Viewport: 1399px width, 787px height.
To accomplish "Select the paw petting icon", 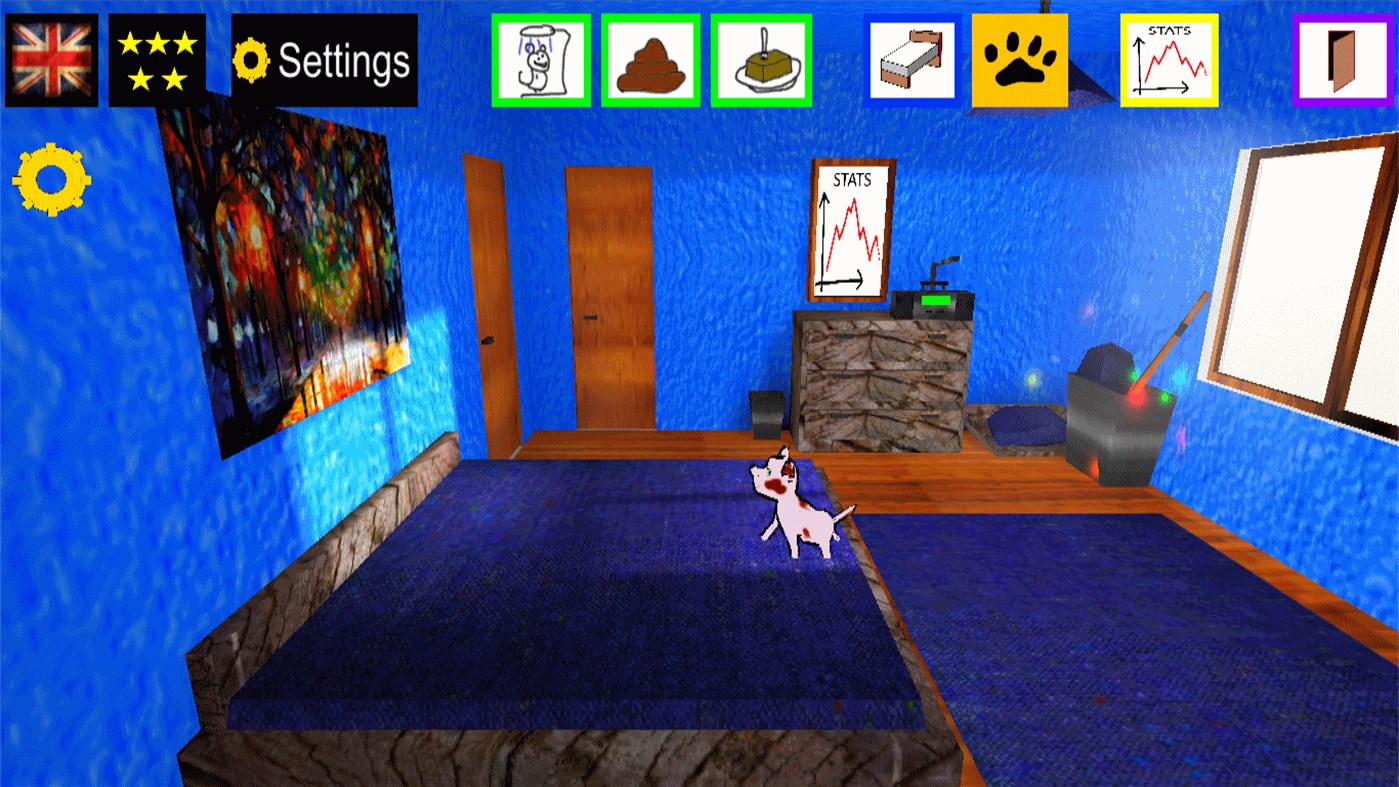I will 1019,57.
